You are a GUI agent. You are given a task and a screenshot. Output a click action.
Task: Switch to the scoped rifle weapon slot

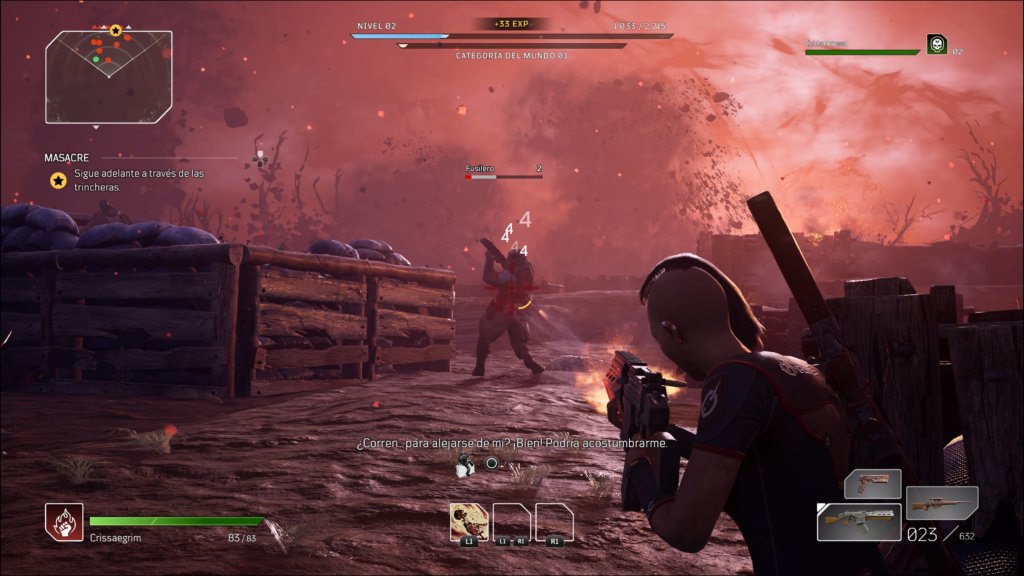point(941,503)
